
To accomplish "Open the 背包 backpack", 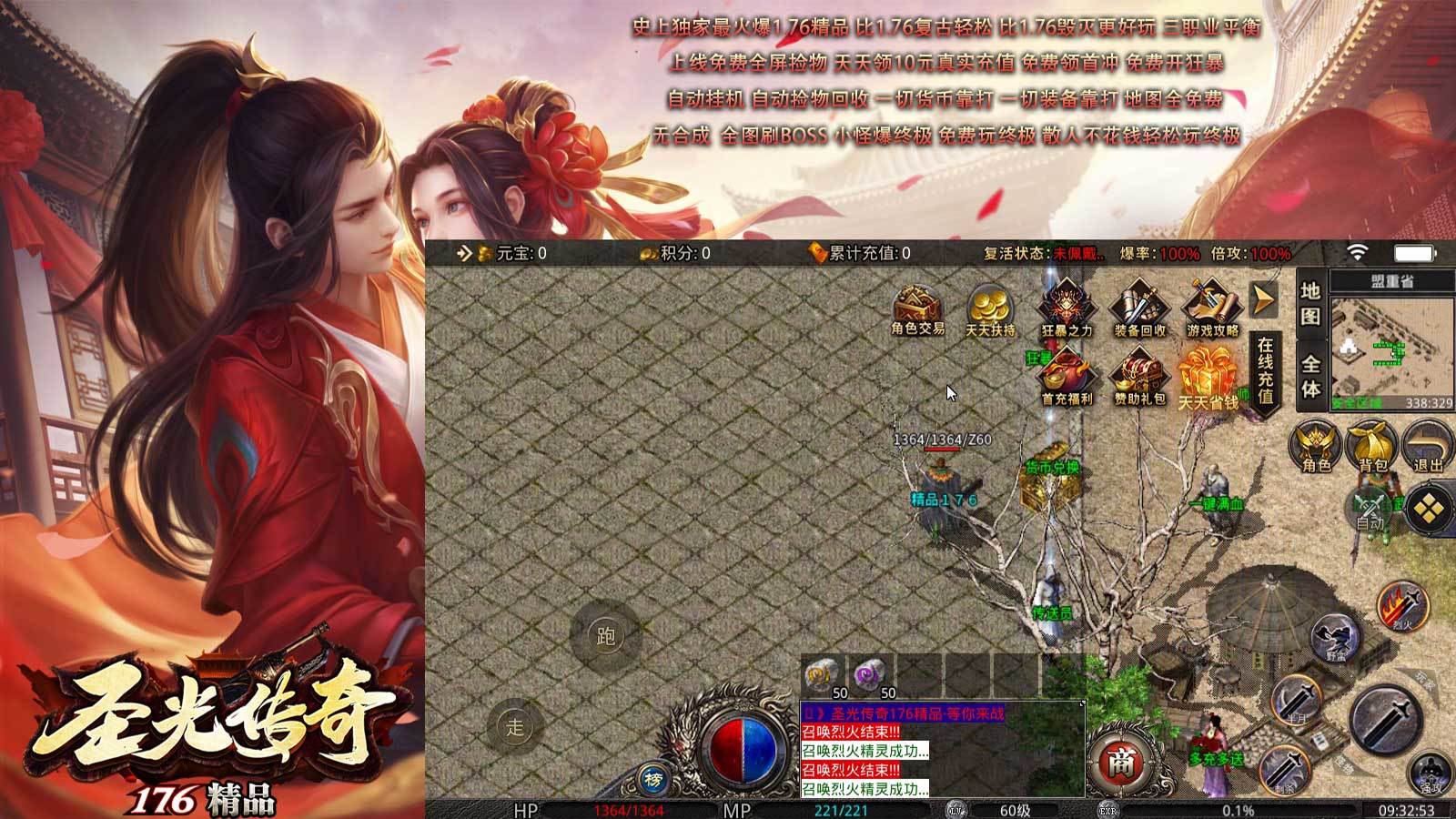I will tap(1372, 446).
